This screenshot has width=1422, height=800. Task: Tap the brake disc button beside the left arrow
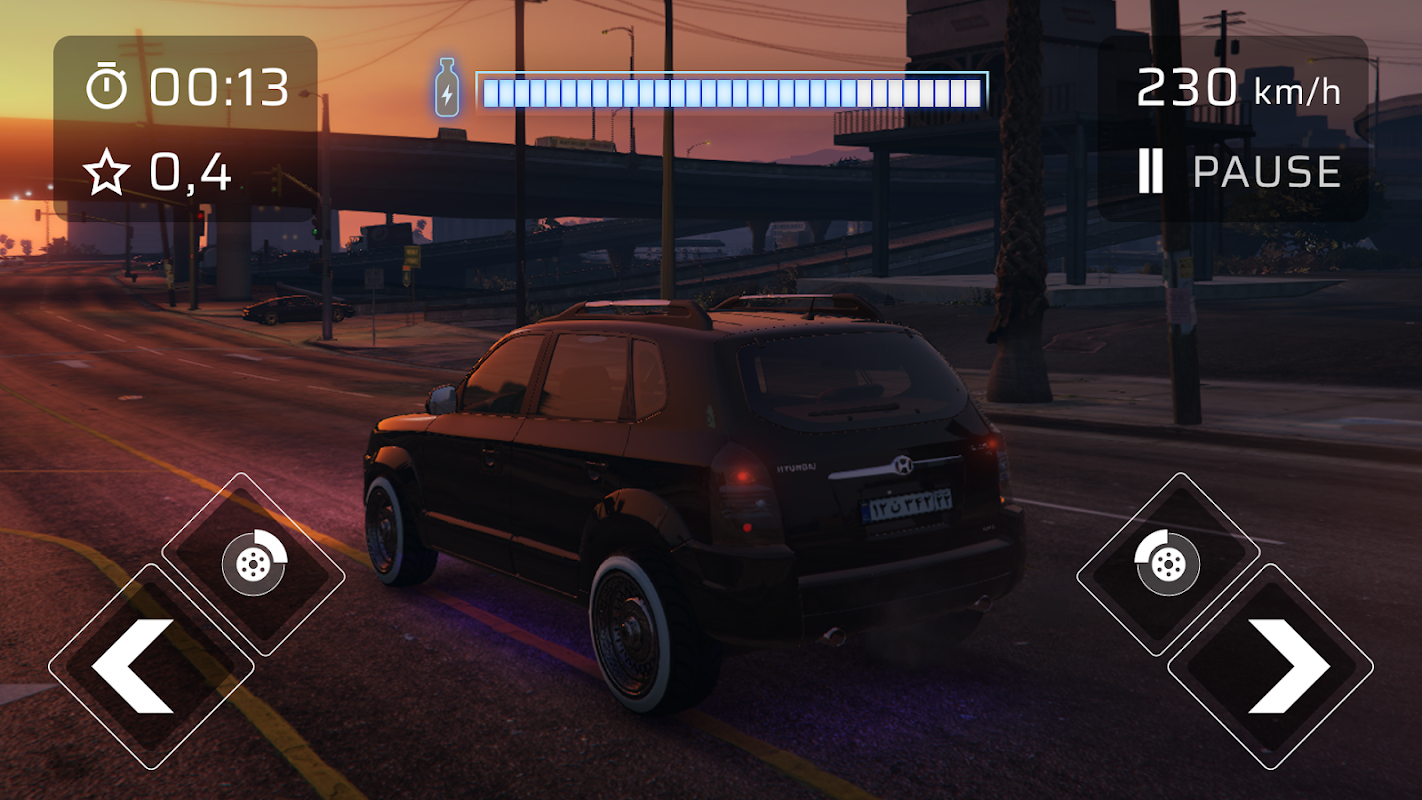point(254,564)
